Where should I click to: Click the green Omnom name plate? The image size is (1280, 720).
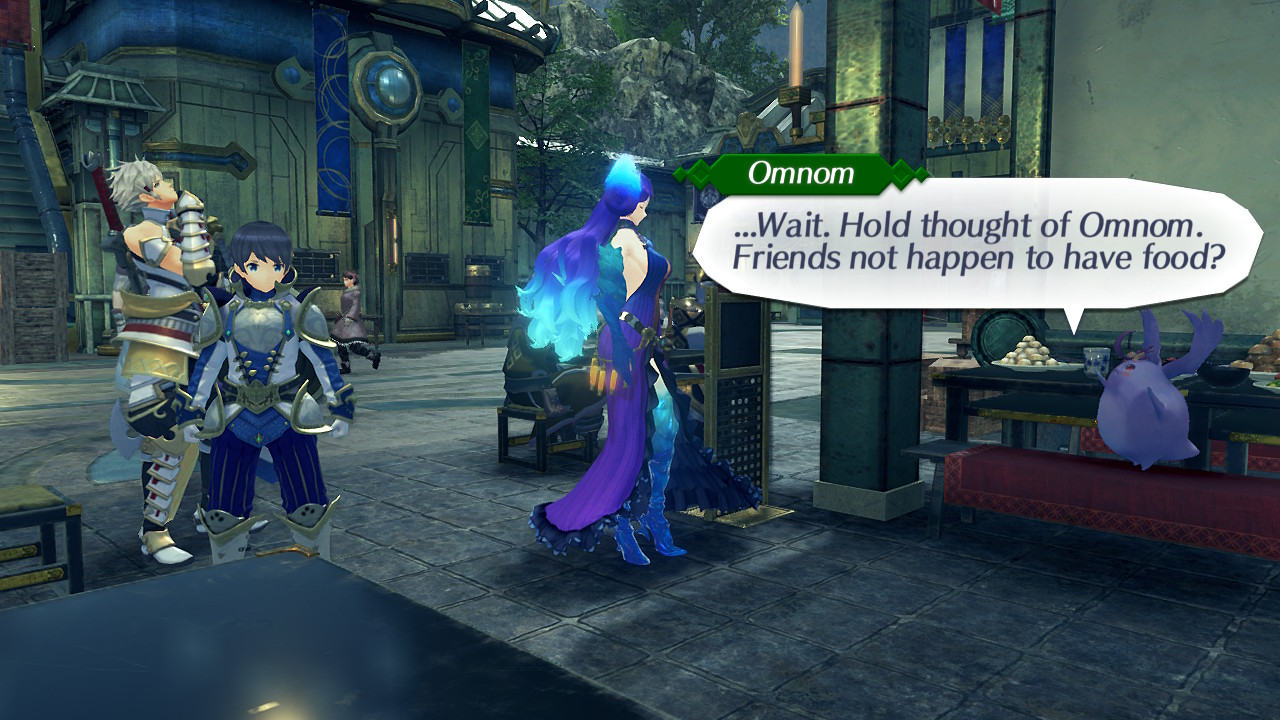[x=800, y=175]
